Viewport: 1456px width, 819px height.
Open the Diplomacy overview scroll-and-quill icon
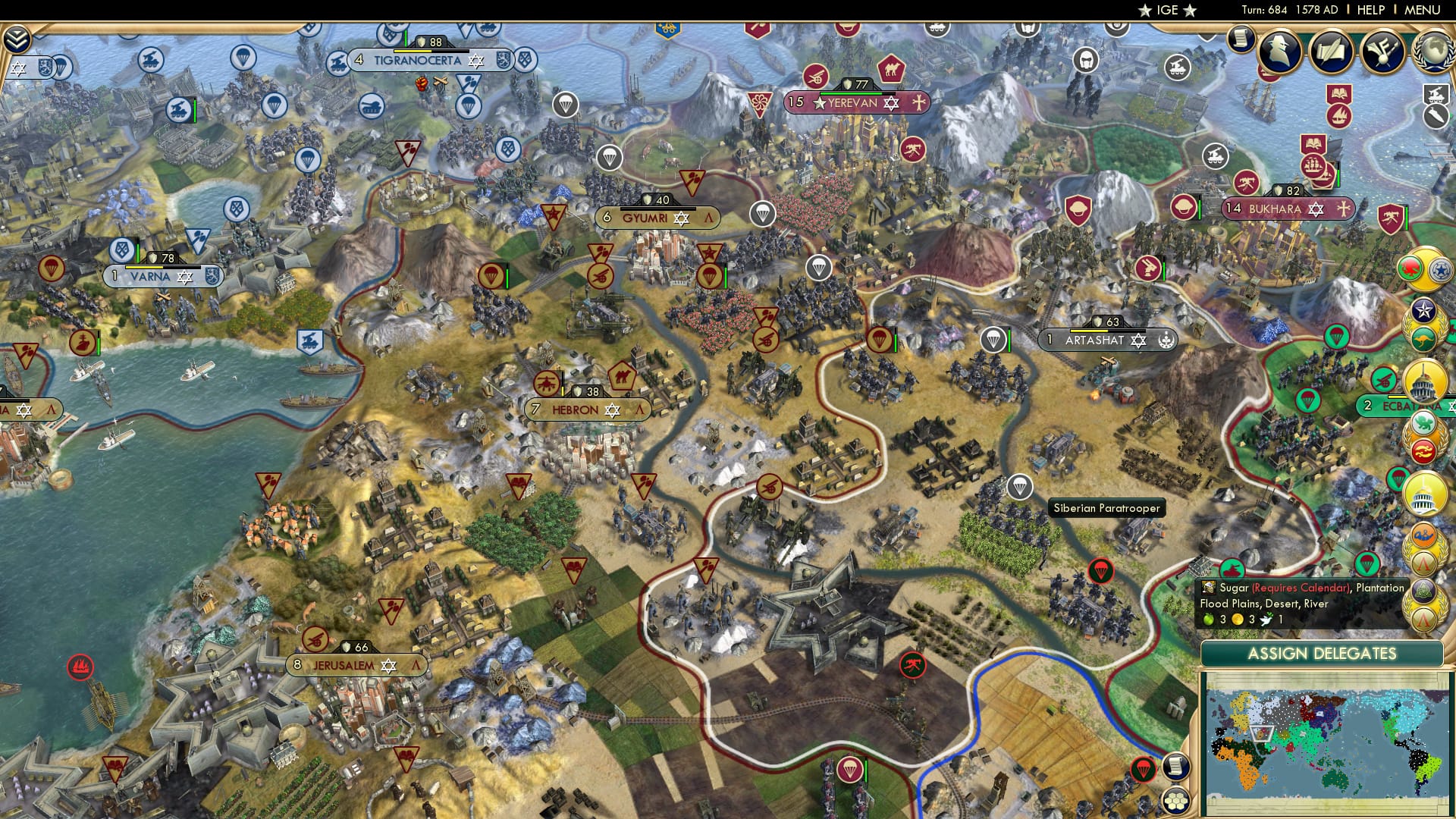click(1332, 51)
